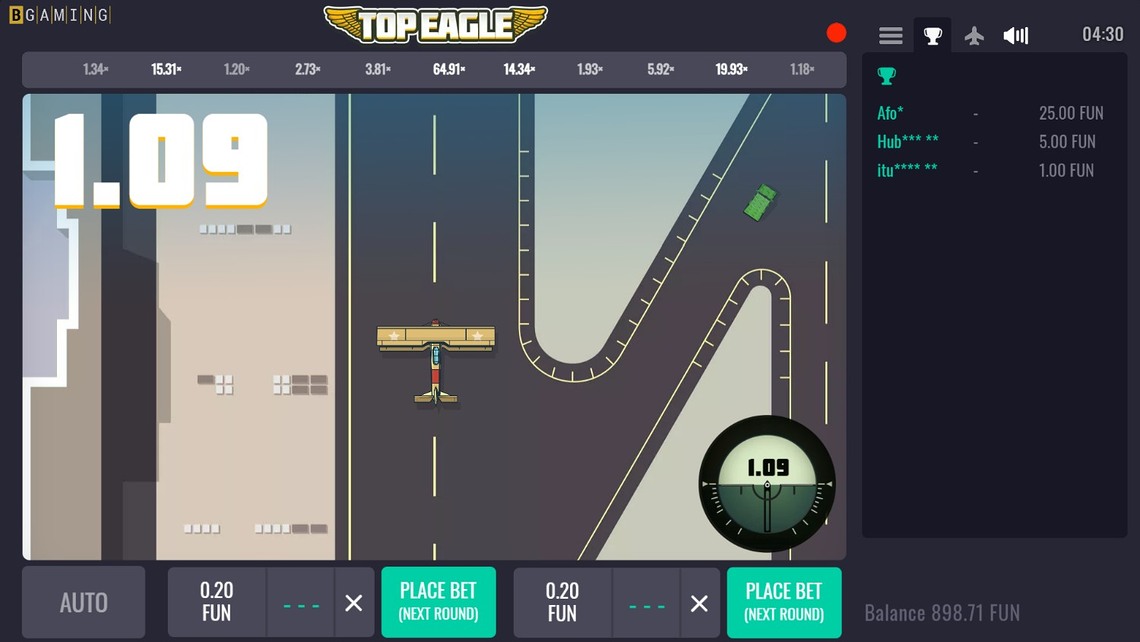Image resolution: width=1140 pixels, height=642 pixels.
Task: Open the AUTO bet mode
Action: pos(83,602)
